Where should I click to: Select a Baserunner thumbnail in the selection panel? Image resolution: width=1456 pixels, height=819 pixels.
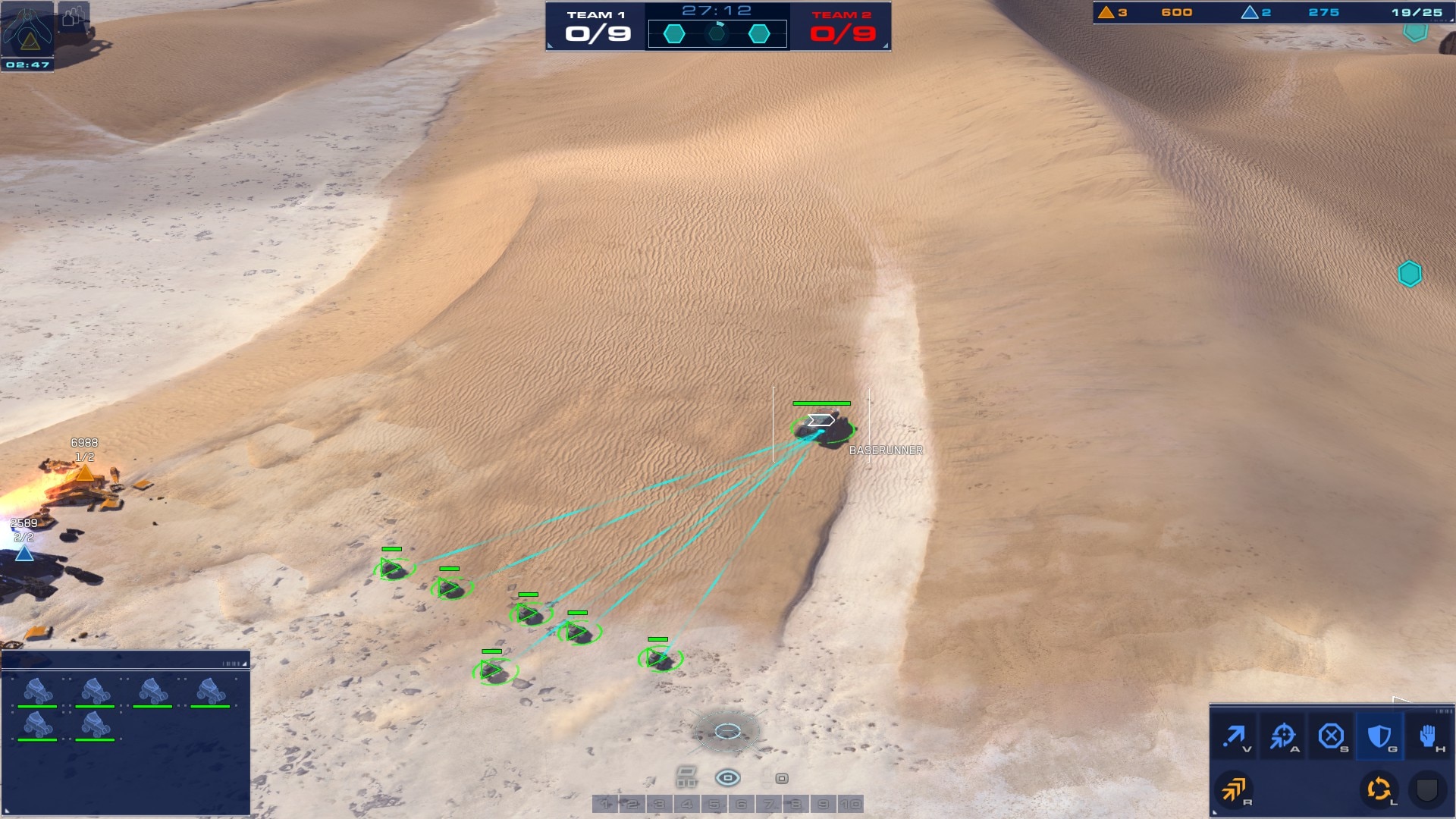[36, 692]
